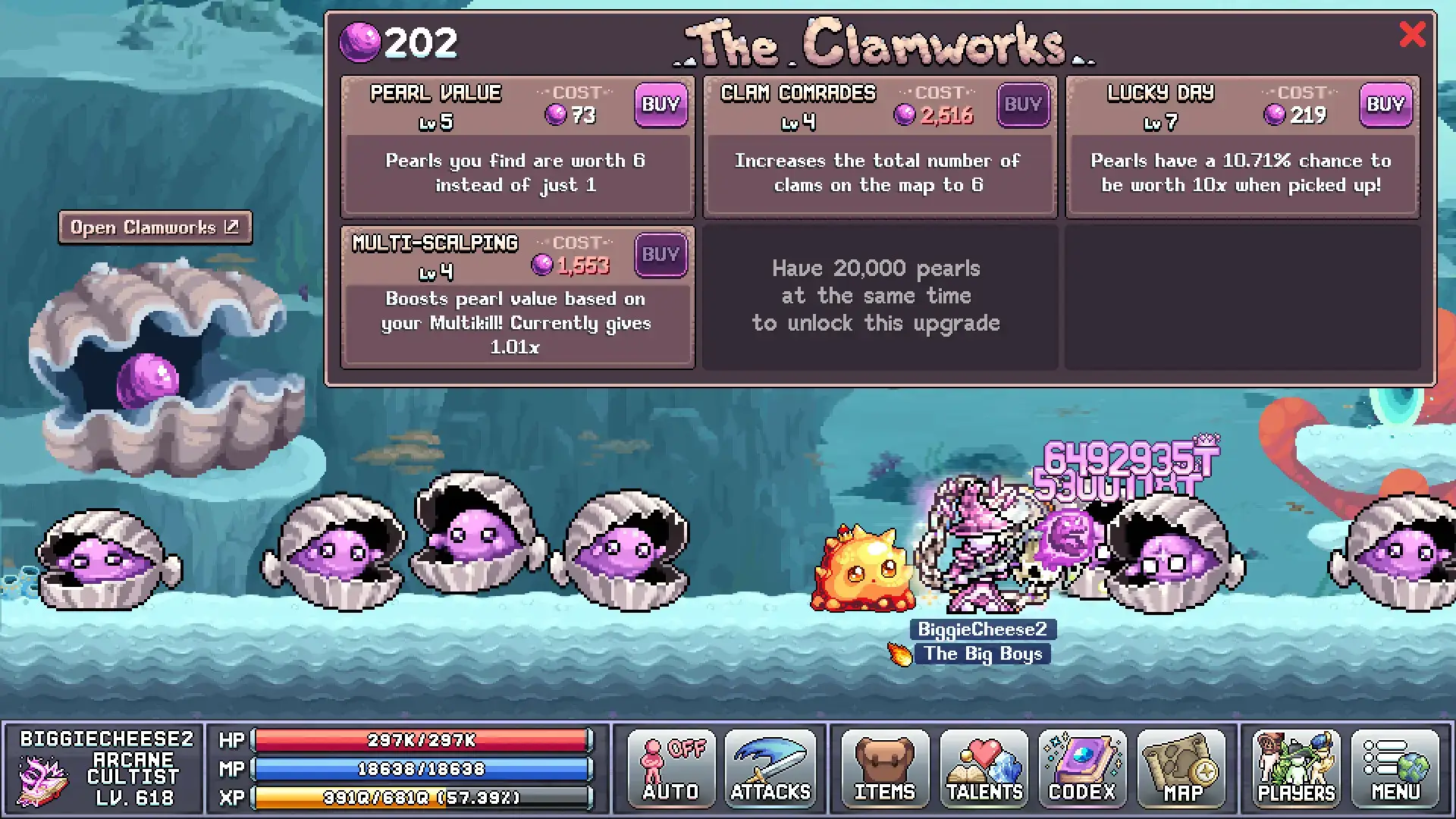The height and width of the screenshot is (819, 1456).
Task: Buy the Lucky Day upgrade
Action: pos(1385,105)
